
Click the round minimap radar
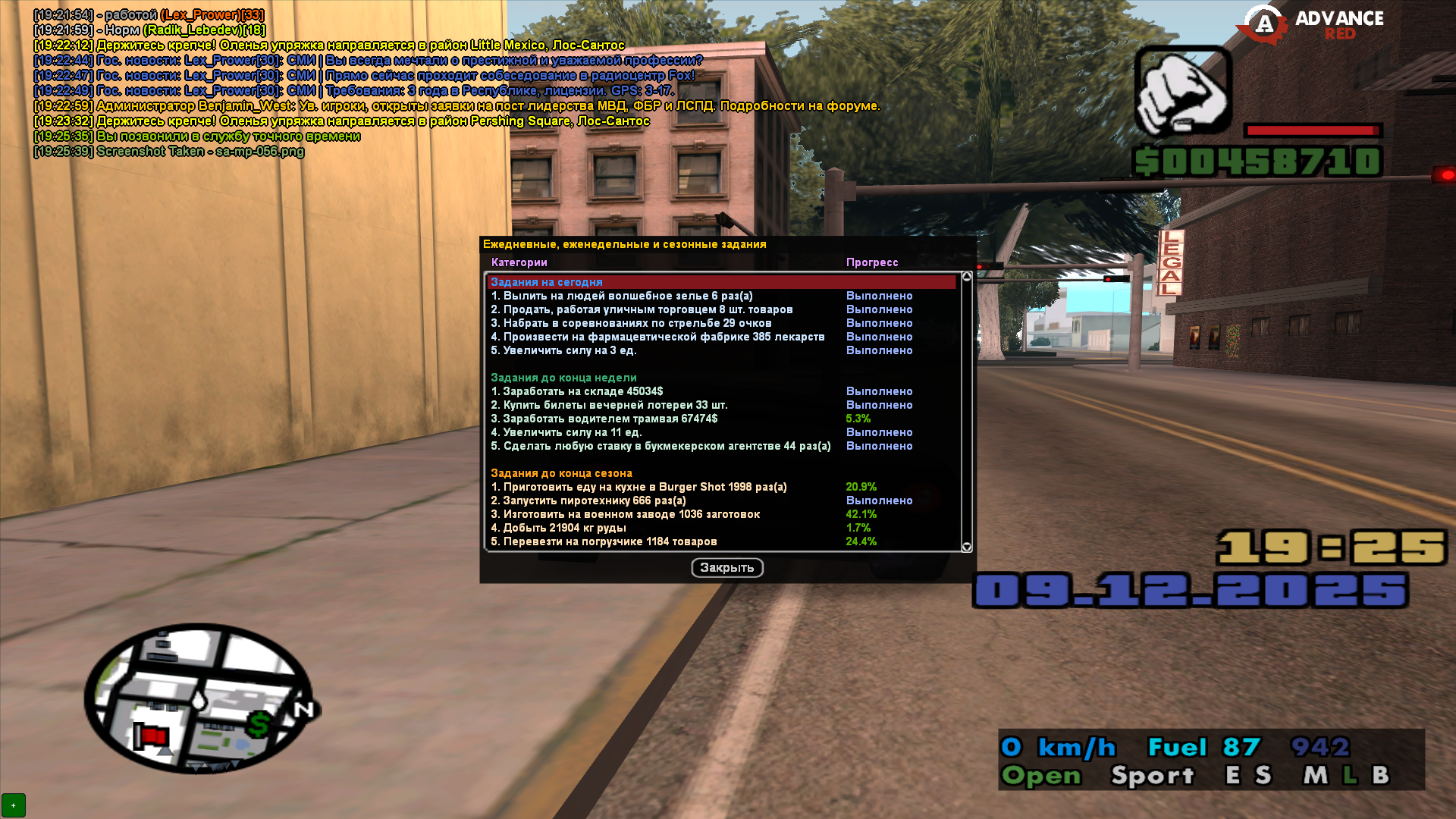point(199,698)
